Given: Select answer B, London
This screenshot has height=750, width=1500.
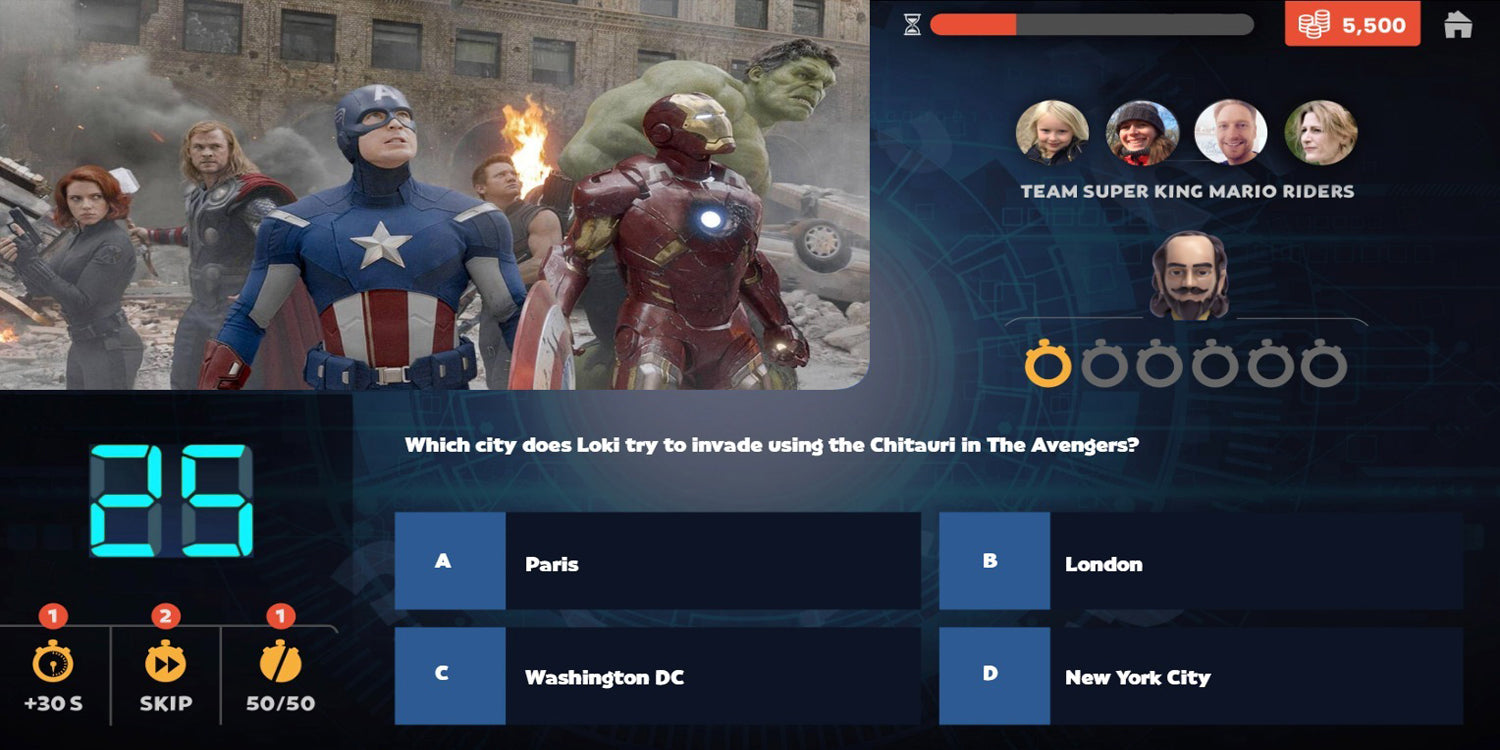Looking at the screenshot, I should pos(1200,562).
